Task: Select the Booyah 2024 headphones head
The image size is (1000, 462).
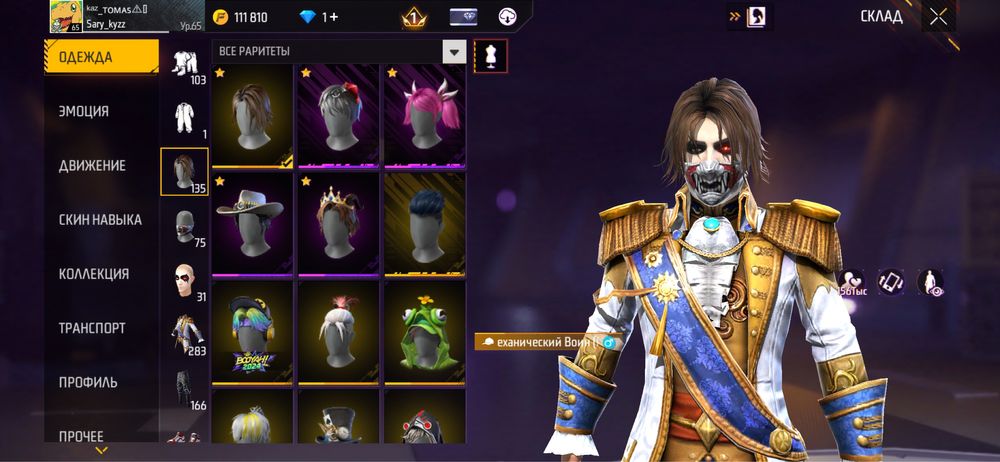Action: point(253,332)
